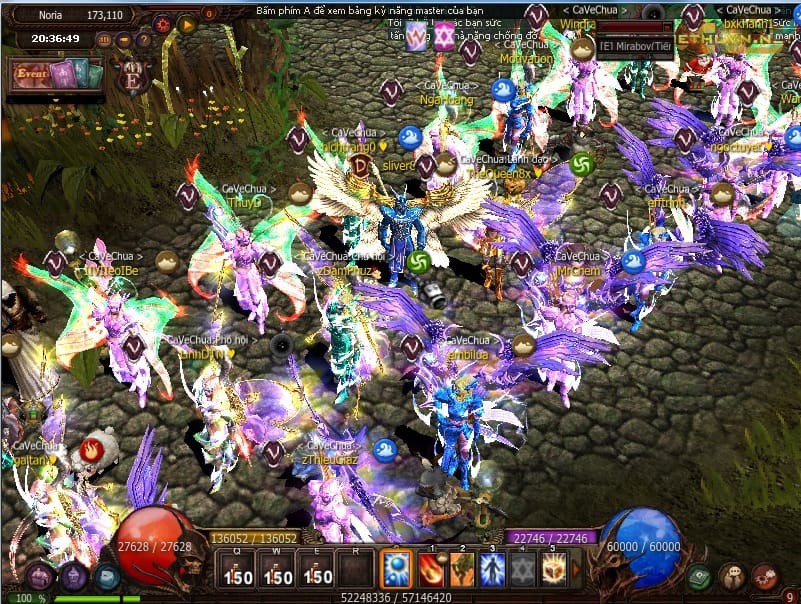This screenshot has height=604, width=801.
Task: Use the E slot potion
Action: (316, 570)
